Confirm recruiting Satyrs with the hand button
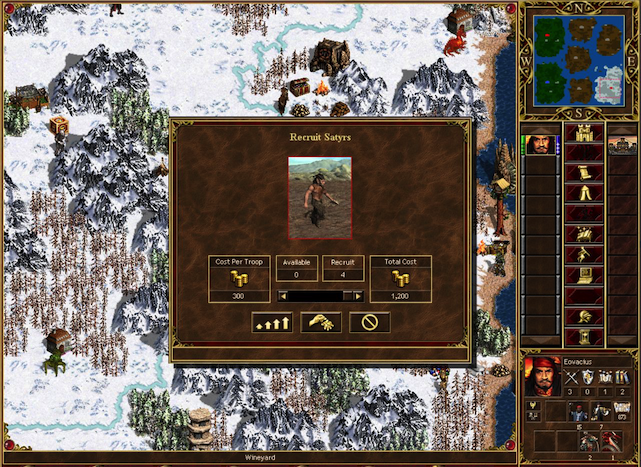Image resolution: width=641 pixels, height=467 pixels. click(321, 322)
